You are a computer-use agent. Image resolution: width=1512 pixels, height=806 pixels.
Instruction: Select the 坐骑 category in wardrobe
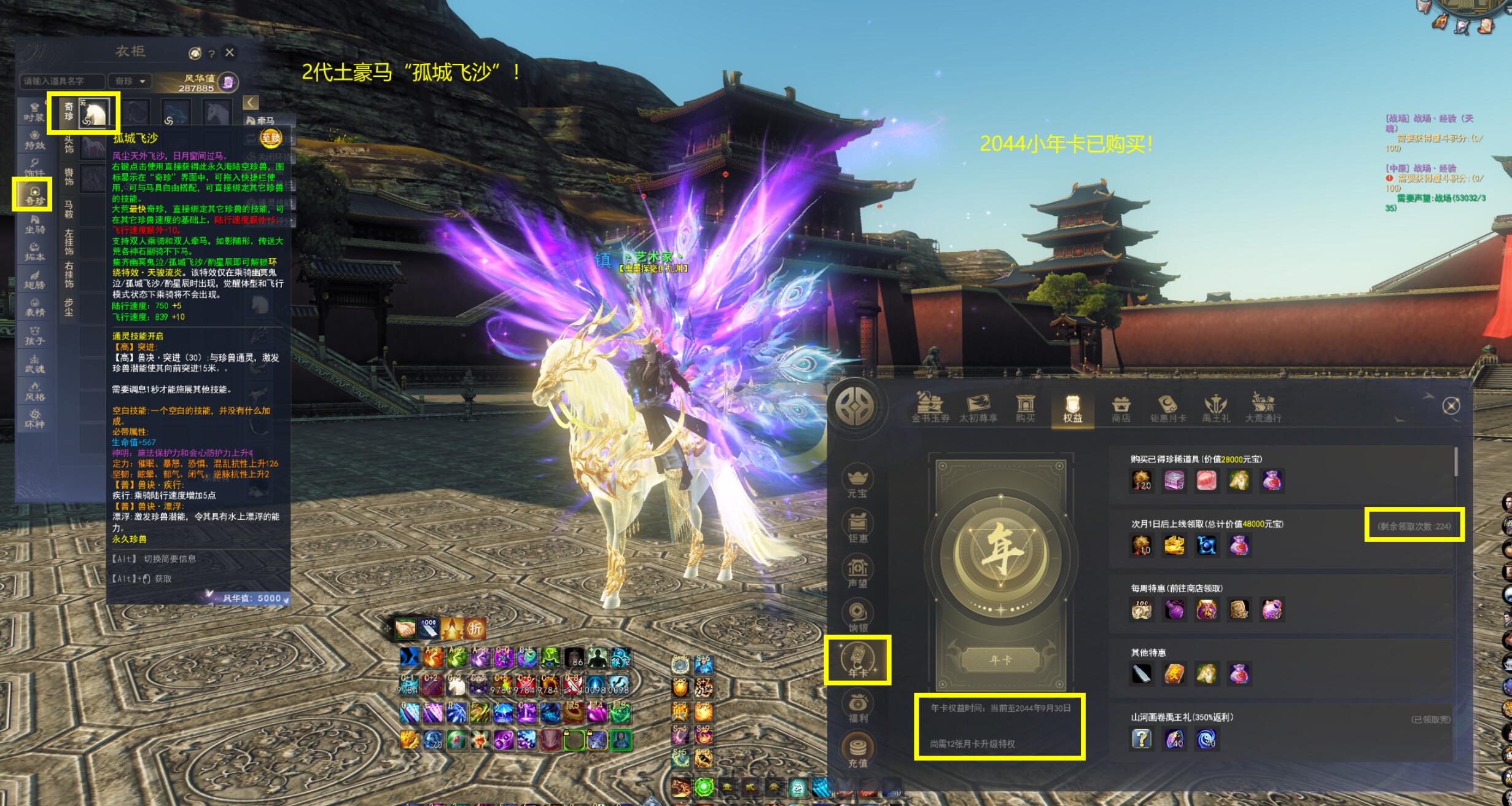coord(34,224)
